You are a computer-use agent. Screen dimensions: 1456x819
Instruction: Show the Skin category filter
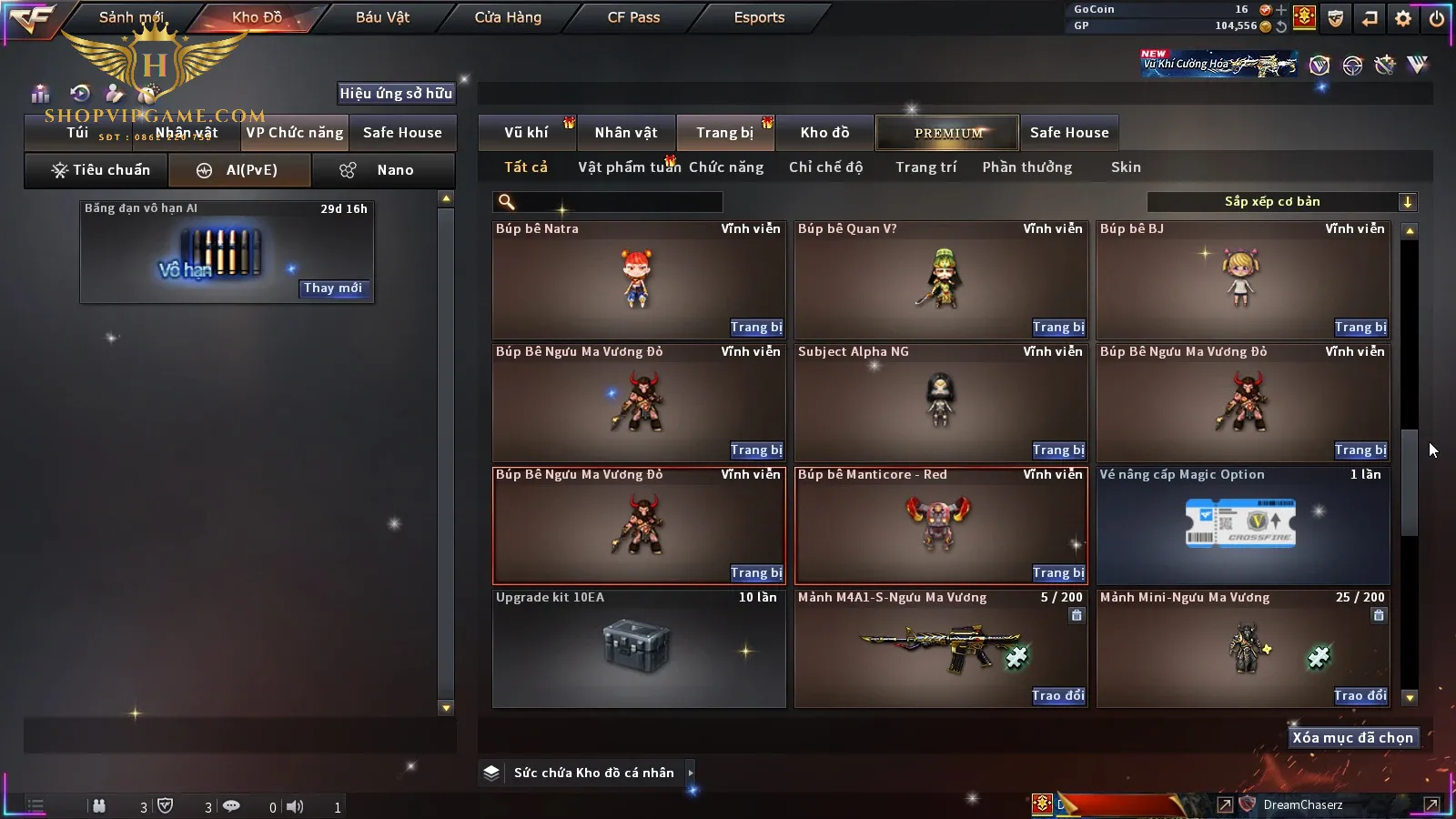[1126, 167]
